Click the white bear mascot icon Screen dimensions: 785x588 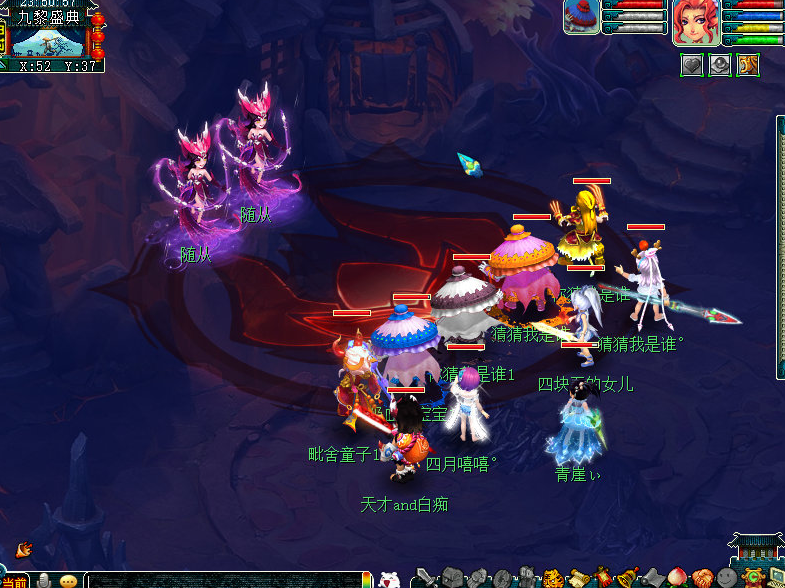(390, 579)
